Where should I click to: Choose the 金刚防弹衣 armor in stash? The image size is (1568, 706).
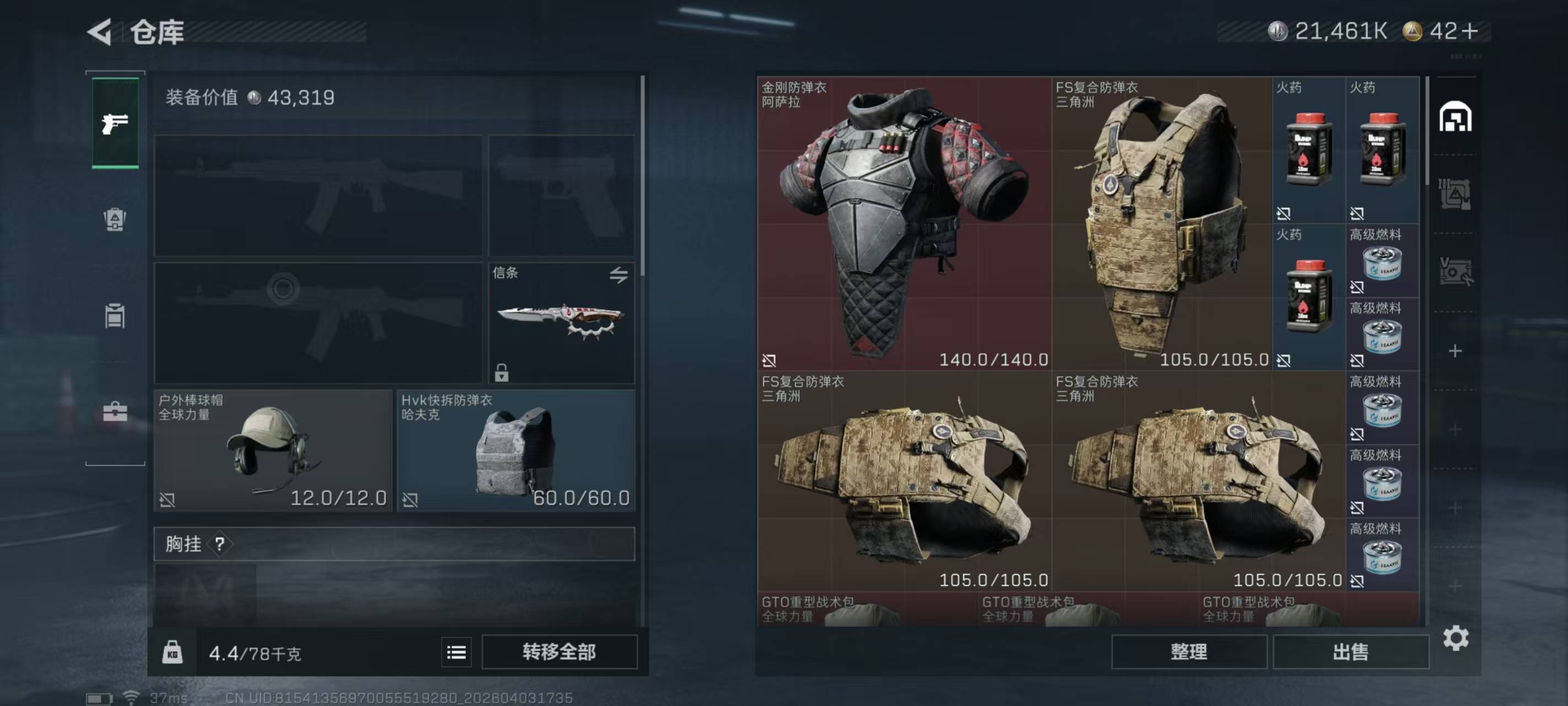(904, 223)
